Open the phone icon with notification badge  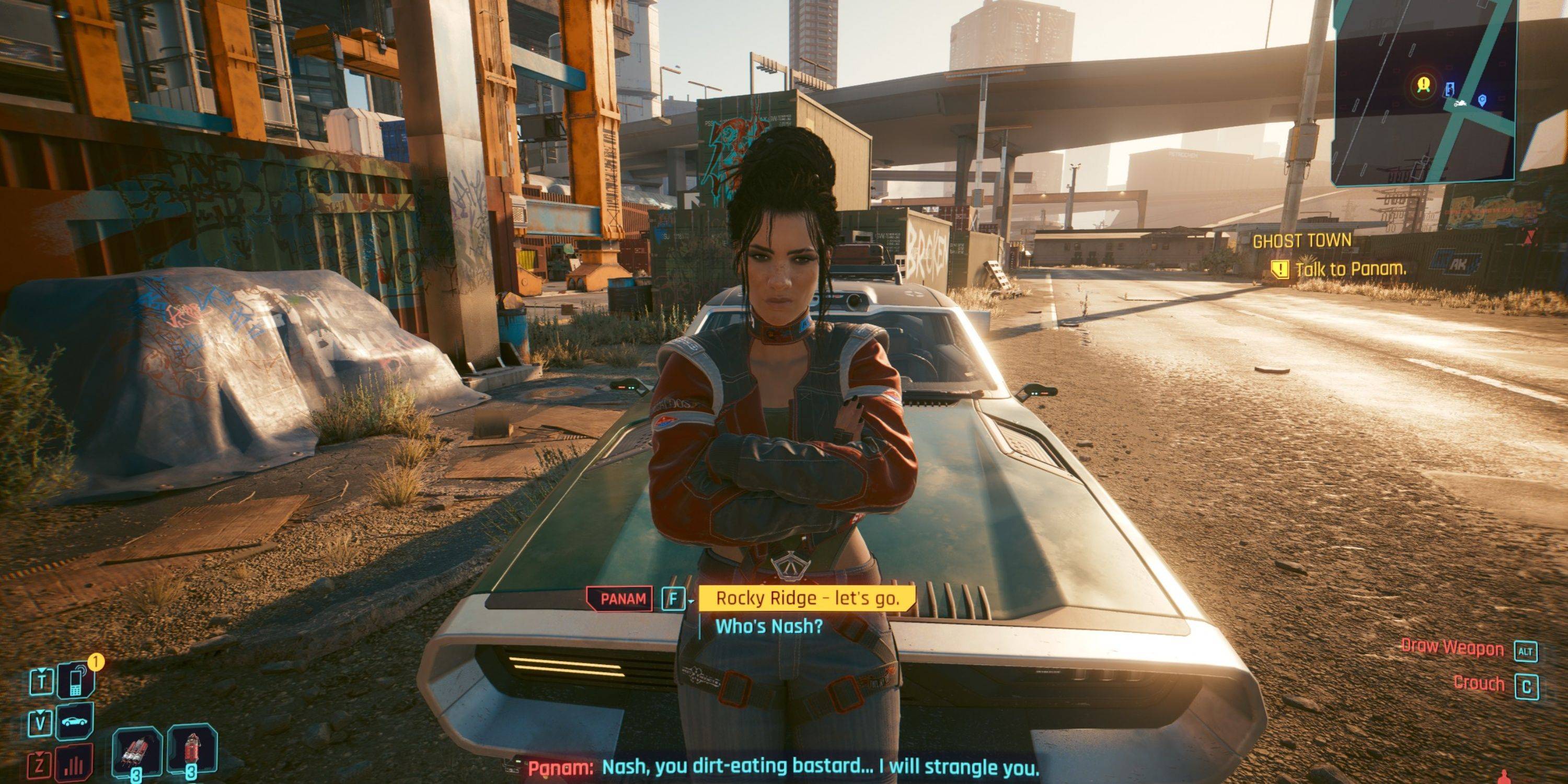click(76, 681)
